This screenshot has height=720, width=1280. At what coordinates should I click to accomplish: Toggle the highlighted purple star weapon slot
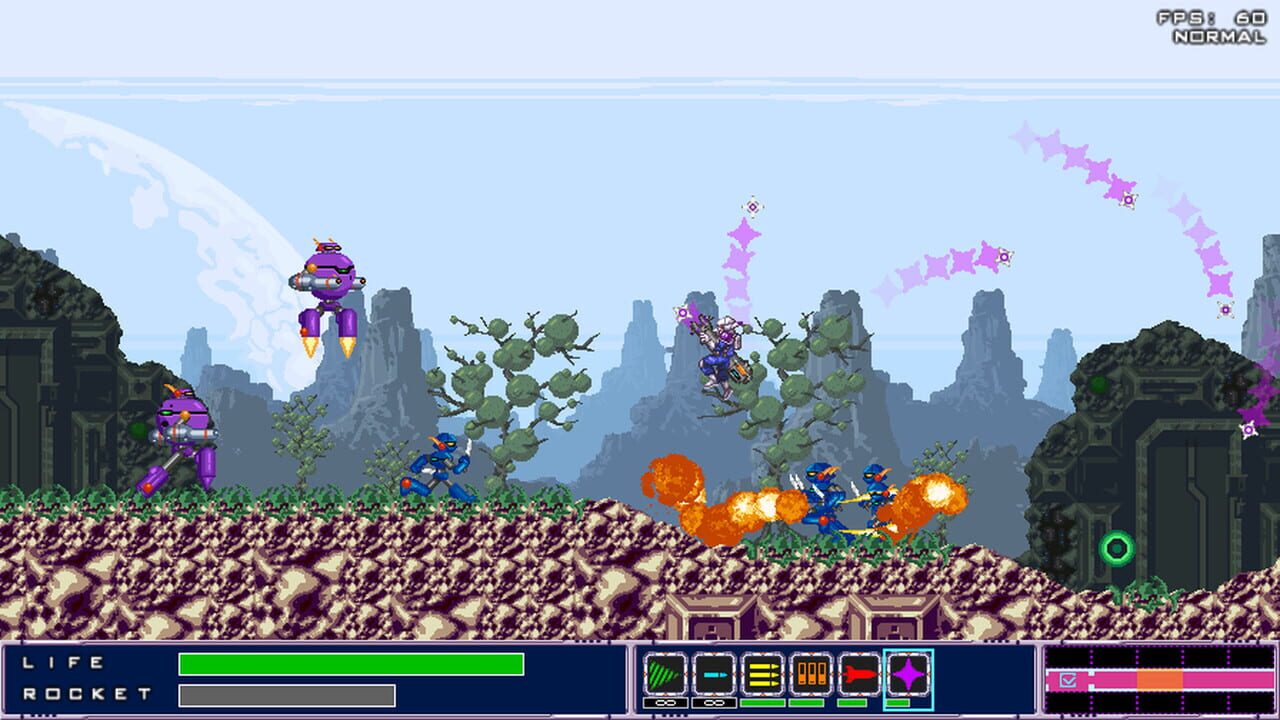pyautogui.click(x=906, y=674)
